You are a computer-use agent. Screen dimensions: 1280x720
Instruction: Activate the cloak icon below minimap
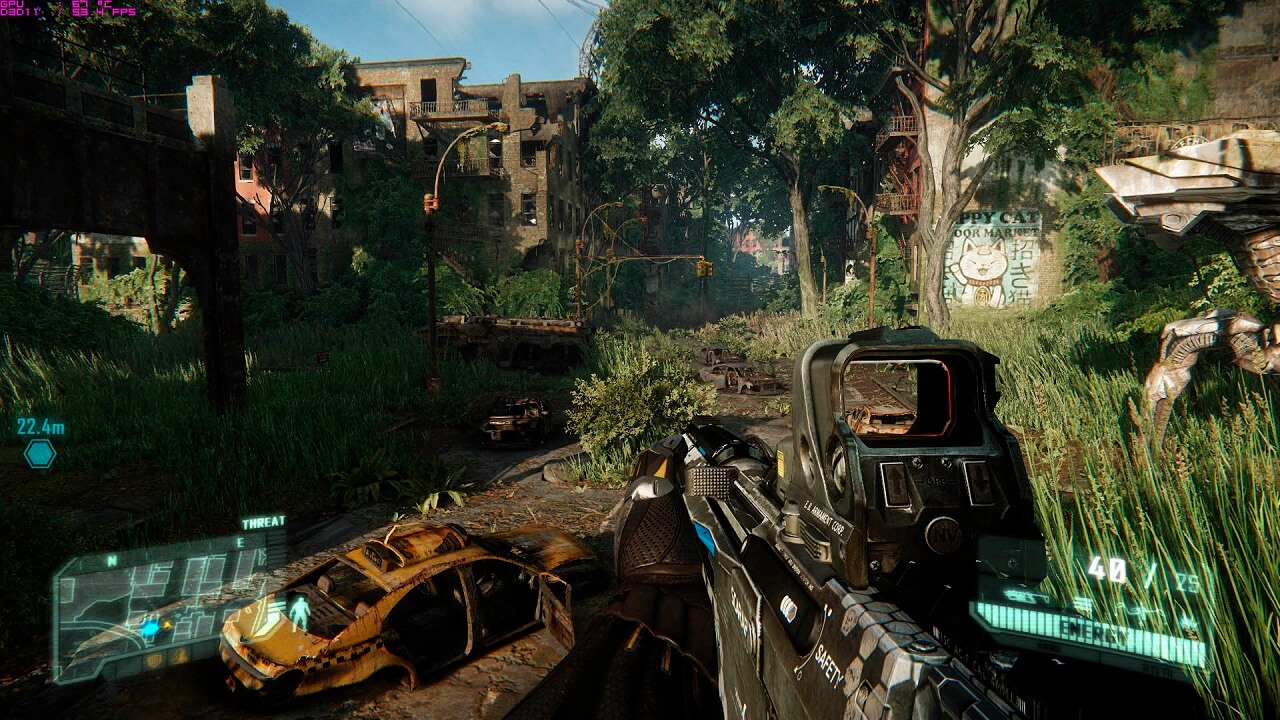180,657
